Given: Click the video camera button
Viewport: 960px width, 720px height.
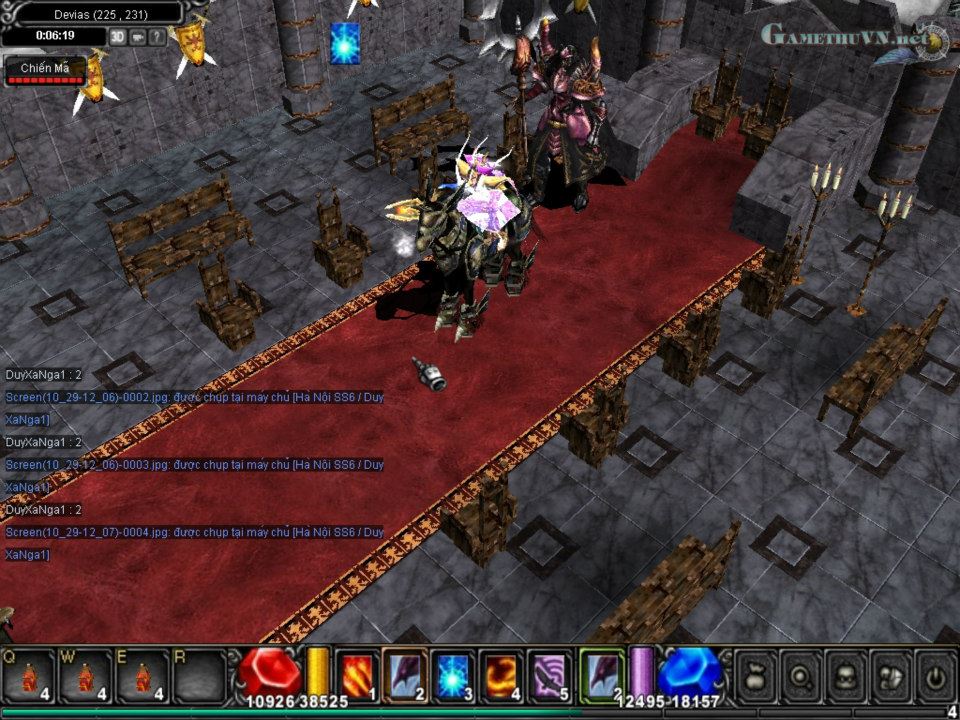Looking at the screenshot, I should [137, 37].
